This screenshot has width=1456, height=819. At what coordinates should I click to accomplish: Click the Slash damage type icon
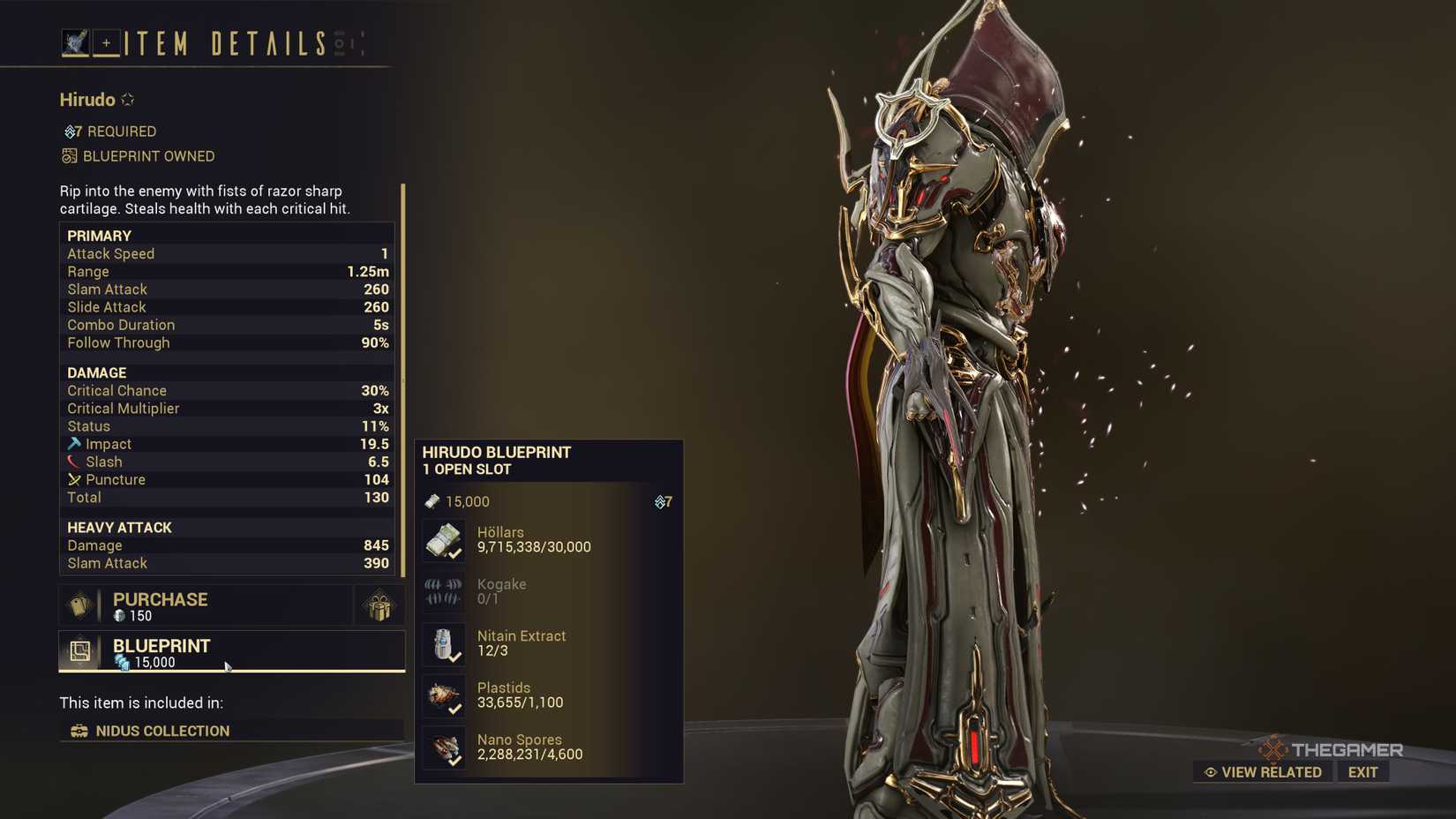point(73,461)
